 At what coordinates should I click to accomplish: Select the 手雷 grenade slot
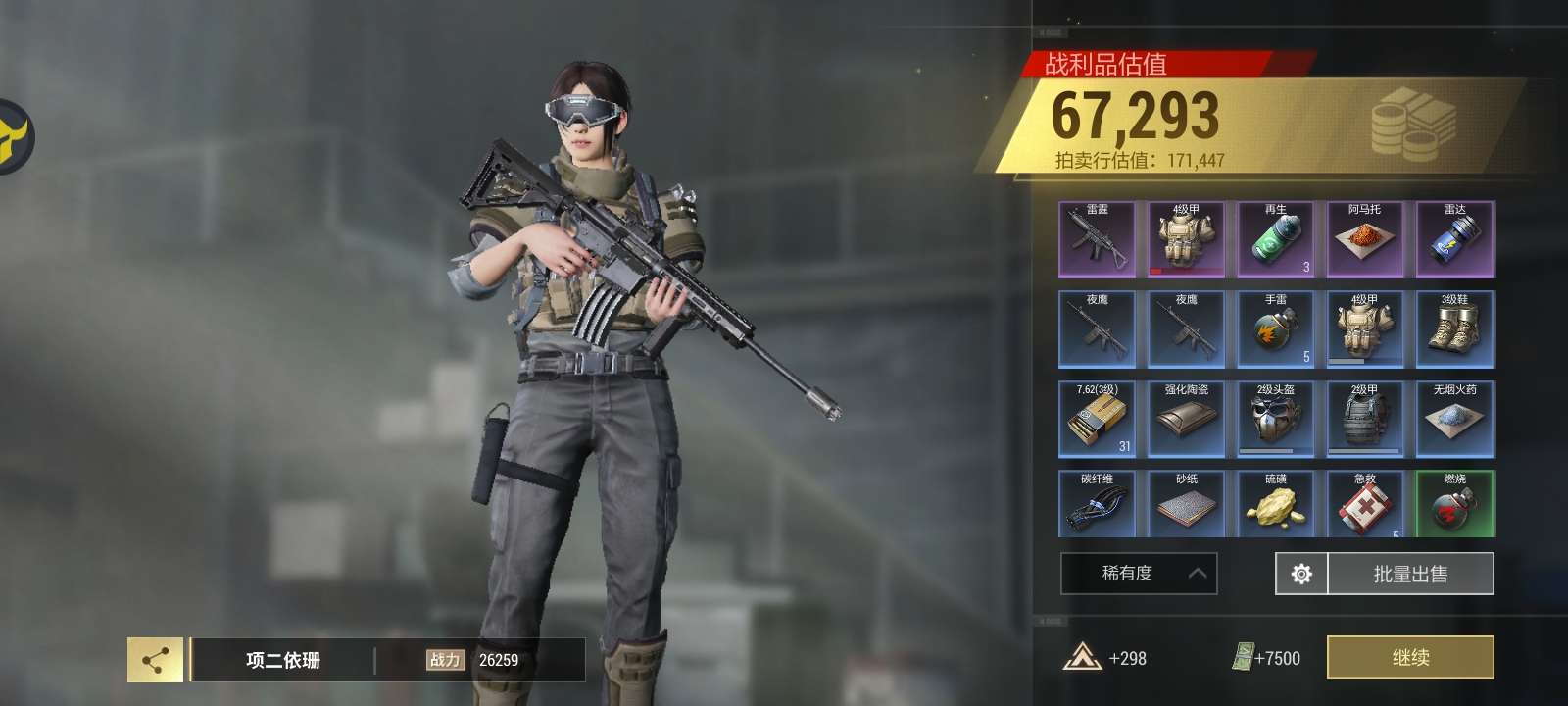click(1276, 329)
